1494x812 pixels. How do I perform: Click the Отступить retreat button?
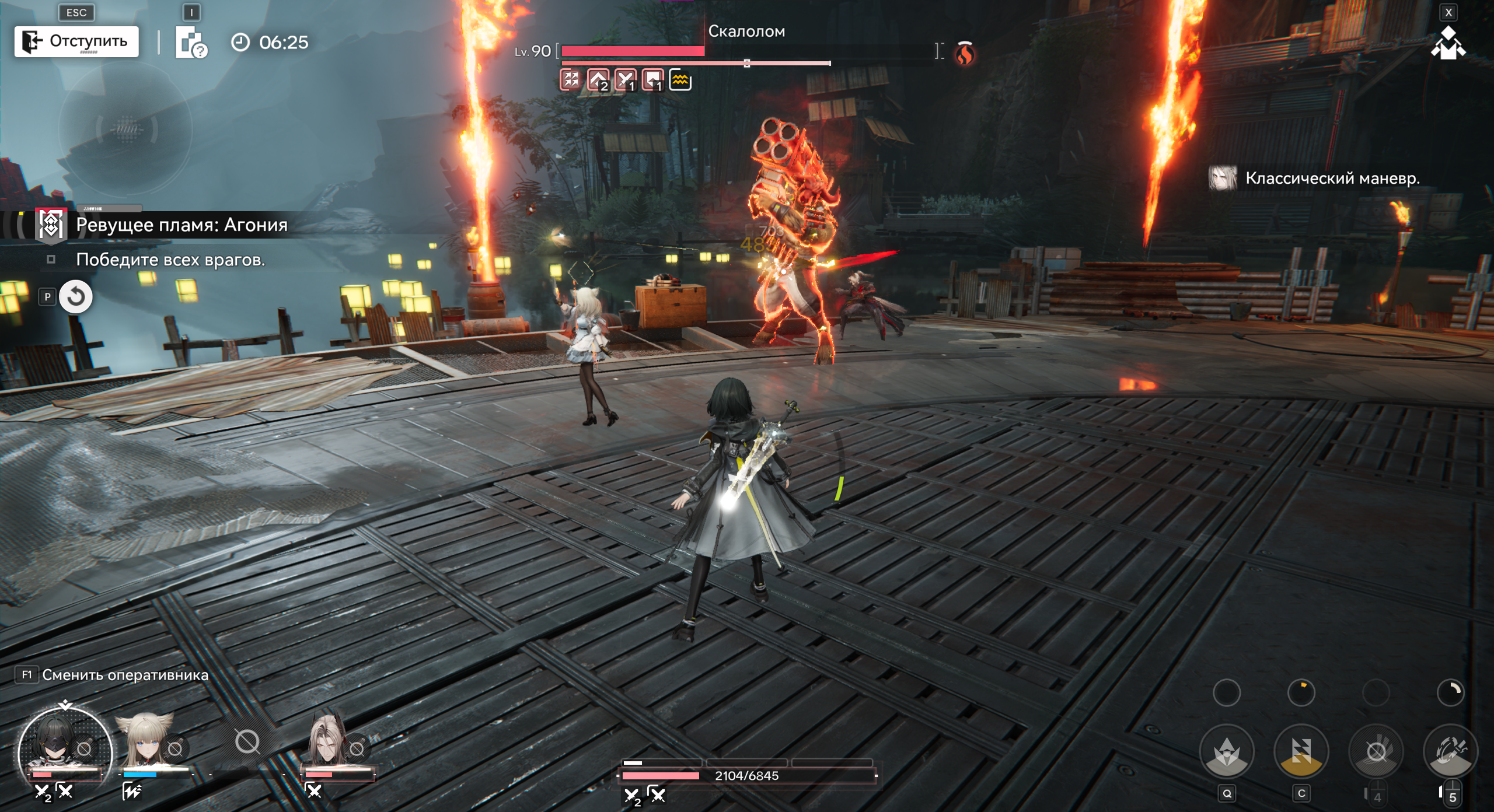click(76, 41)
